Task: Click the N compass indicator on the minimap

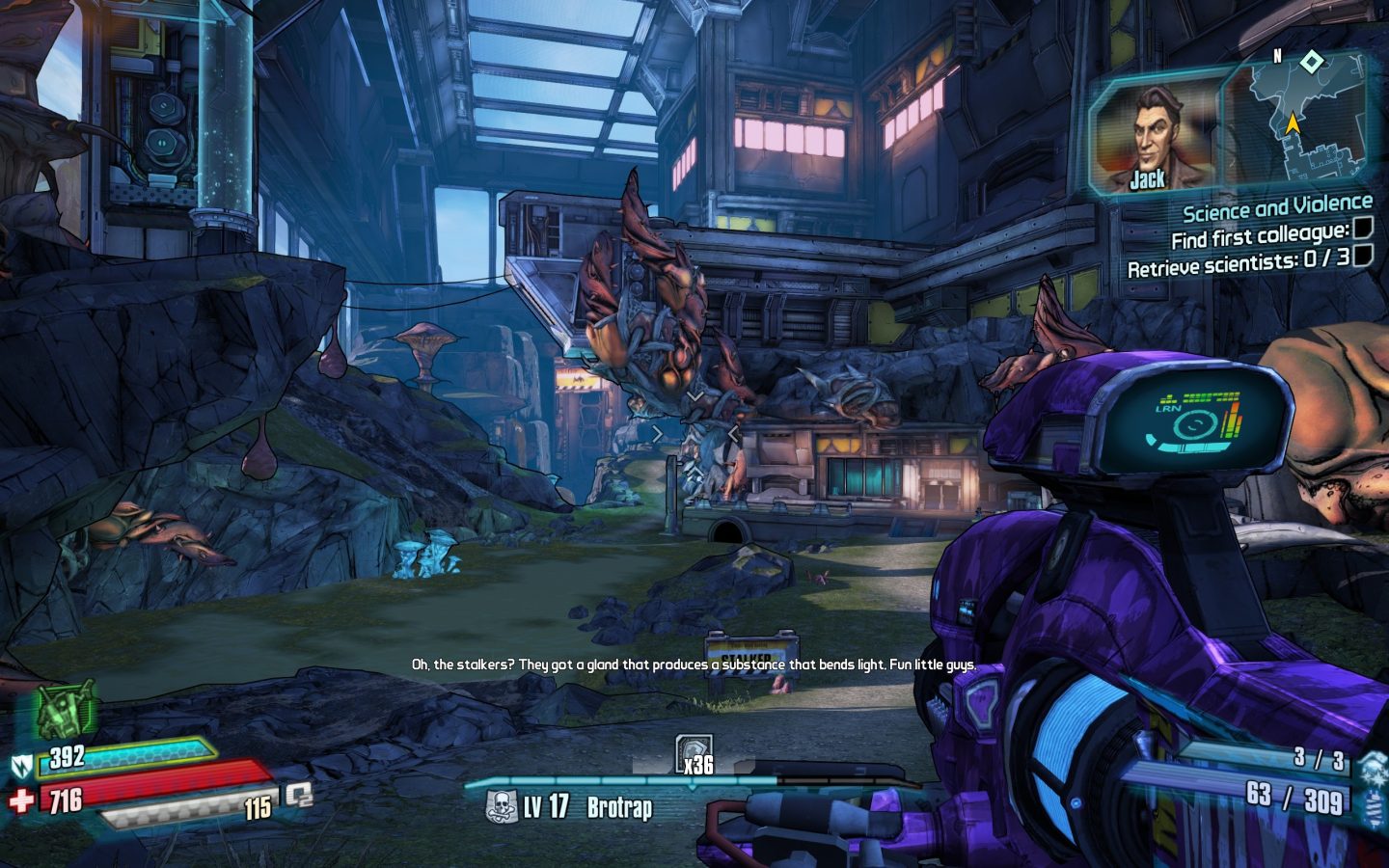Action: (1276, 58)
